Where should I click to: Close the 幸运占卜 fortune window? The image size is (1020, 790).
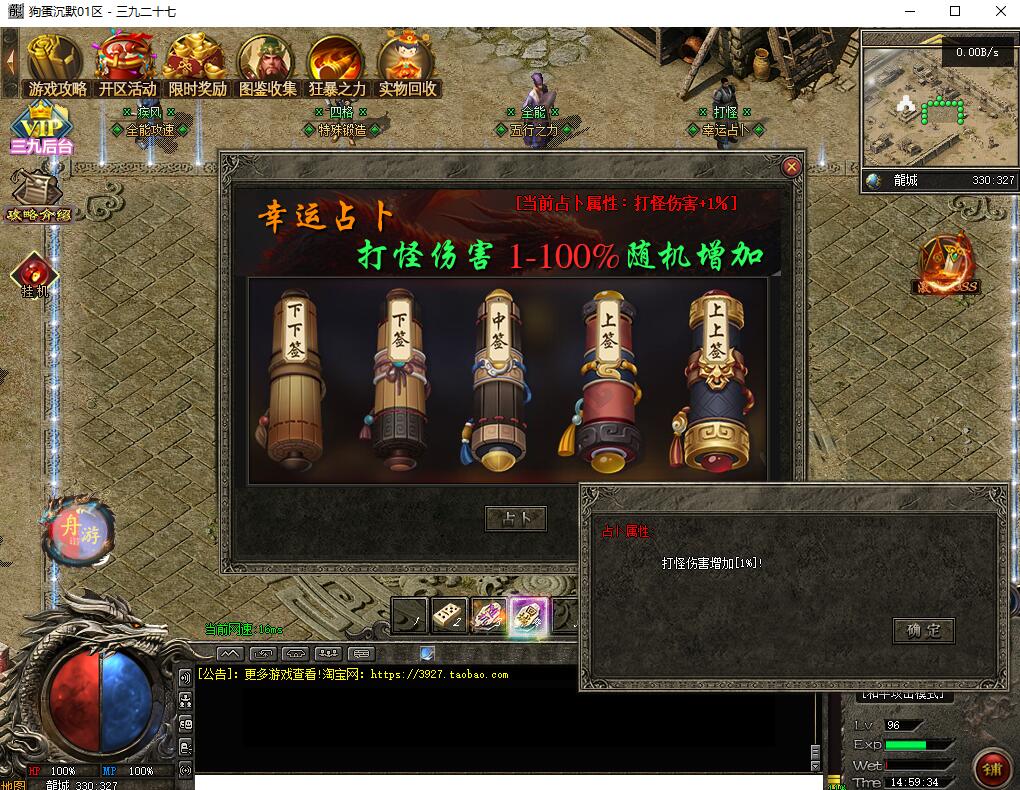pyautogui.click(x=792, y=167)
